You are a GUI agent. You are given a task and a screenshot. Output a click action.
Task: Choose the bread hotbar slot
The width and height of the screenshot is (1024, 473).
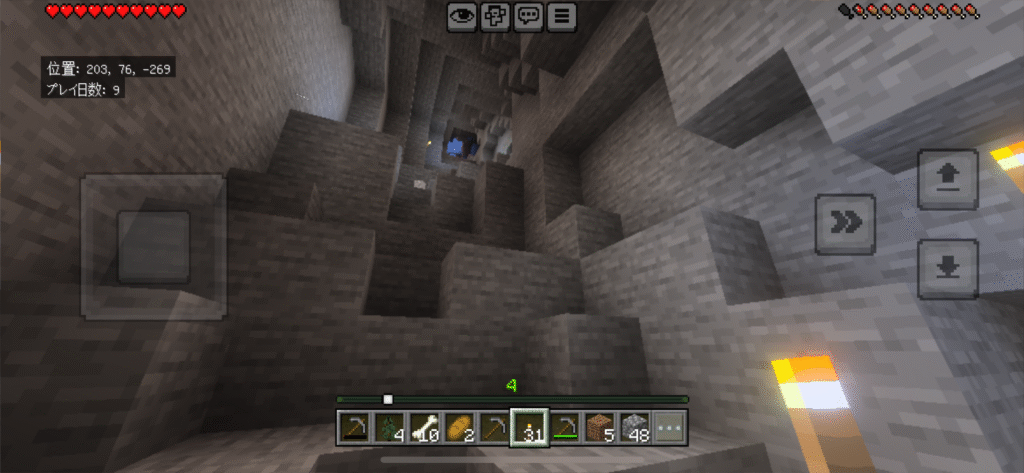(460, 427)
